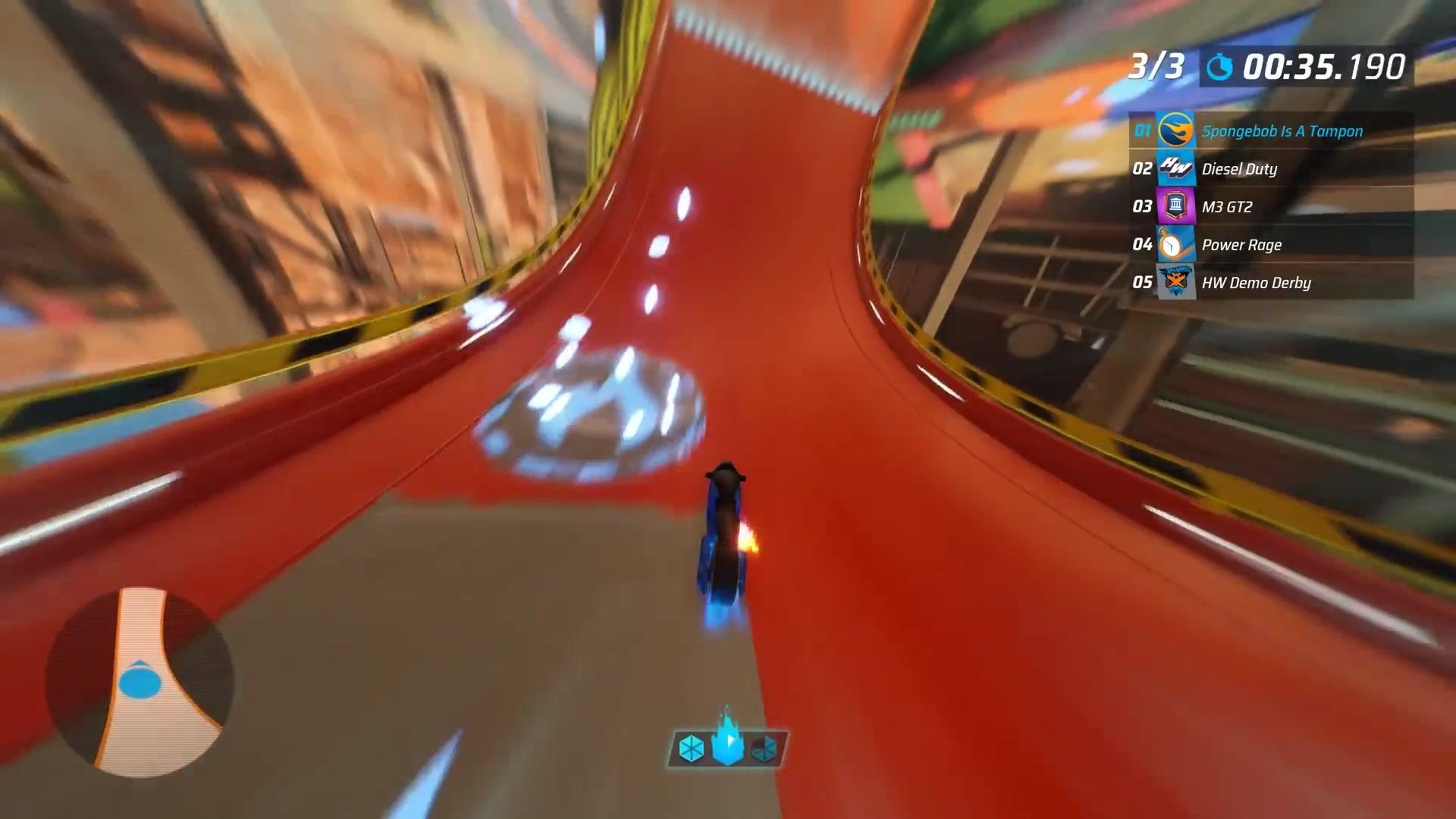Click the flame avatar badge for Spongebob Is A Tampon
Image resolution: width=1456 pixels, height=819 pixels.
1175,130
